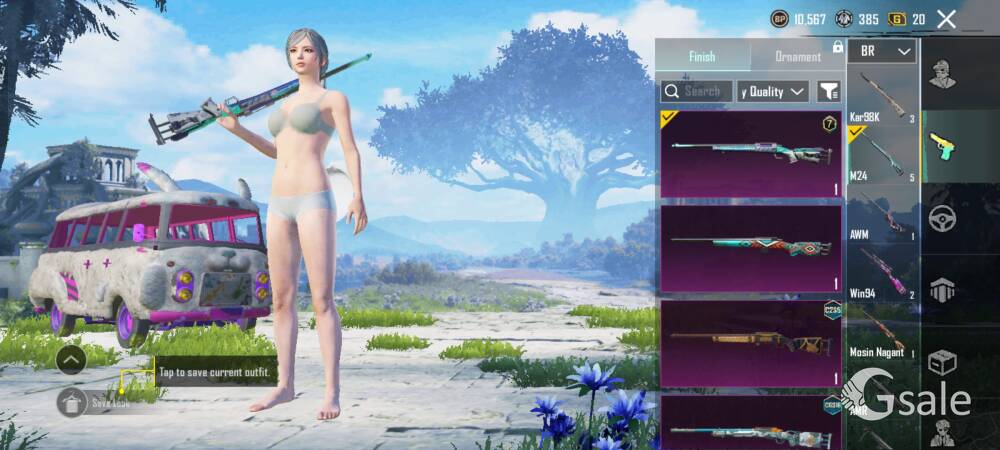1000x450 pixels.
Task: Open the crate box category
Action: tap(941, 362)
